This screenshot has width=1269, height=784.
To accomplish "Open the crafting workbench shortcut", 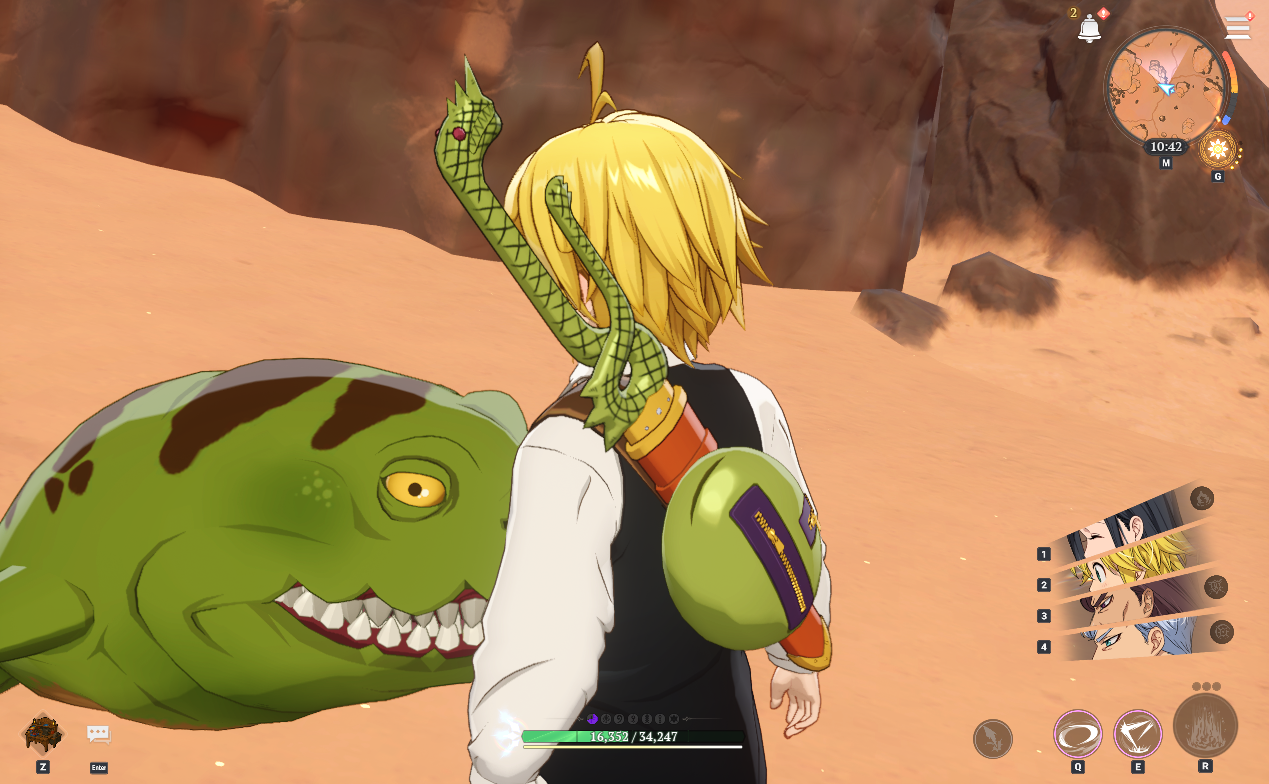I will pyautogui.click(x=43, y=733).
